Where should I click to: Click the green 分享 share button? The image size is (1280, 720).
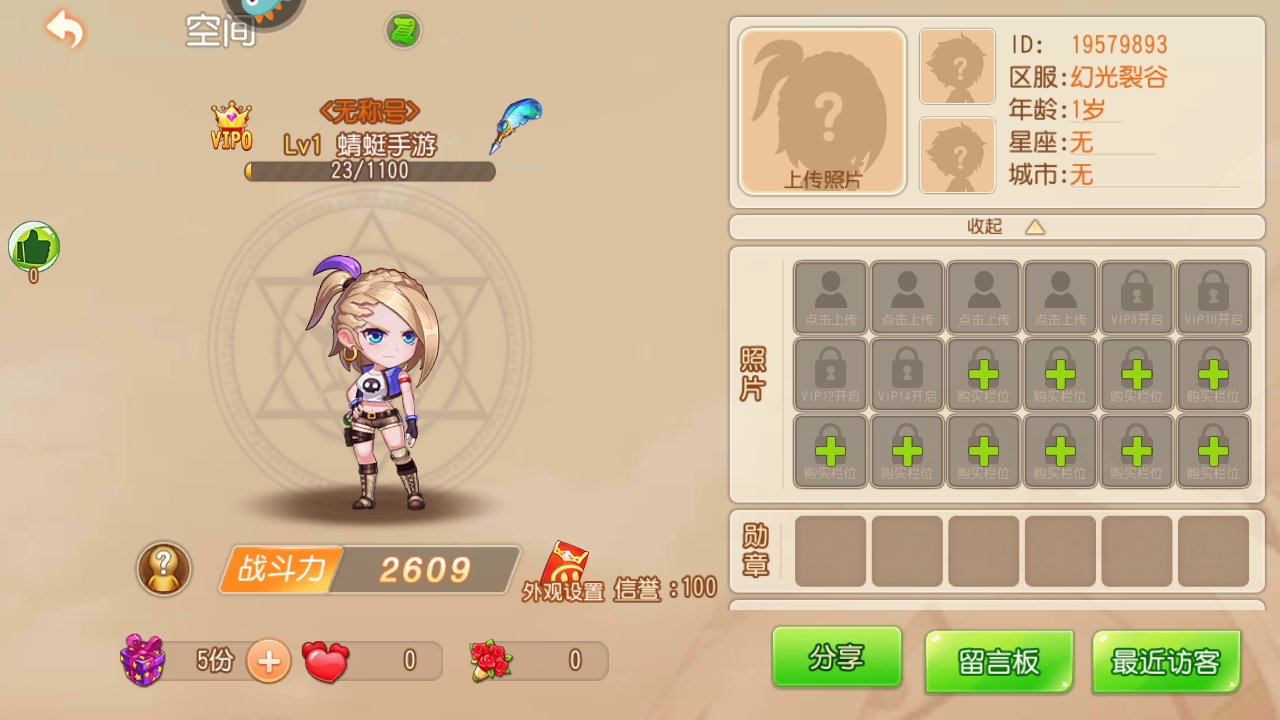pyautogui.click(x=836, y=657)
